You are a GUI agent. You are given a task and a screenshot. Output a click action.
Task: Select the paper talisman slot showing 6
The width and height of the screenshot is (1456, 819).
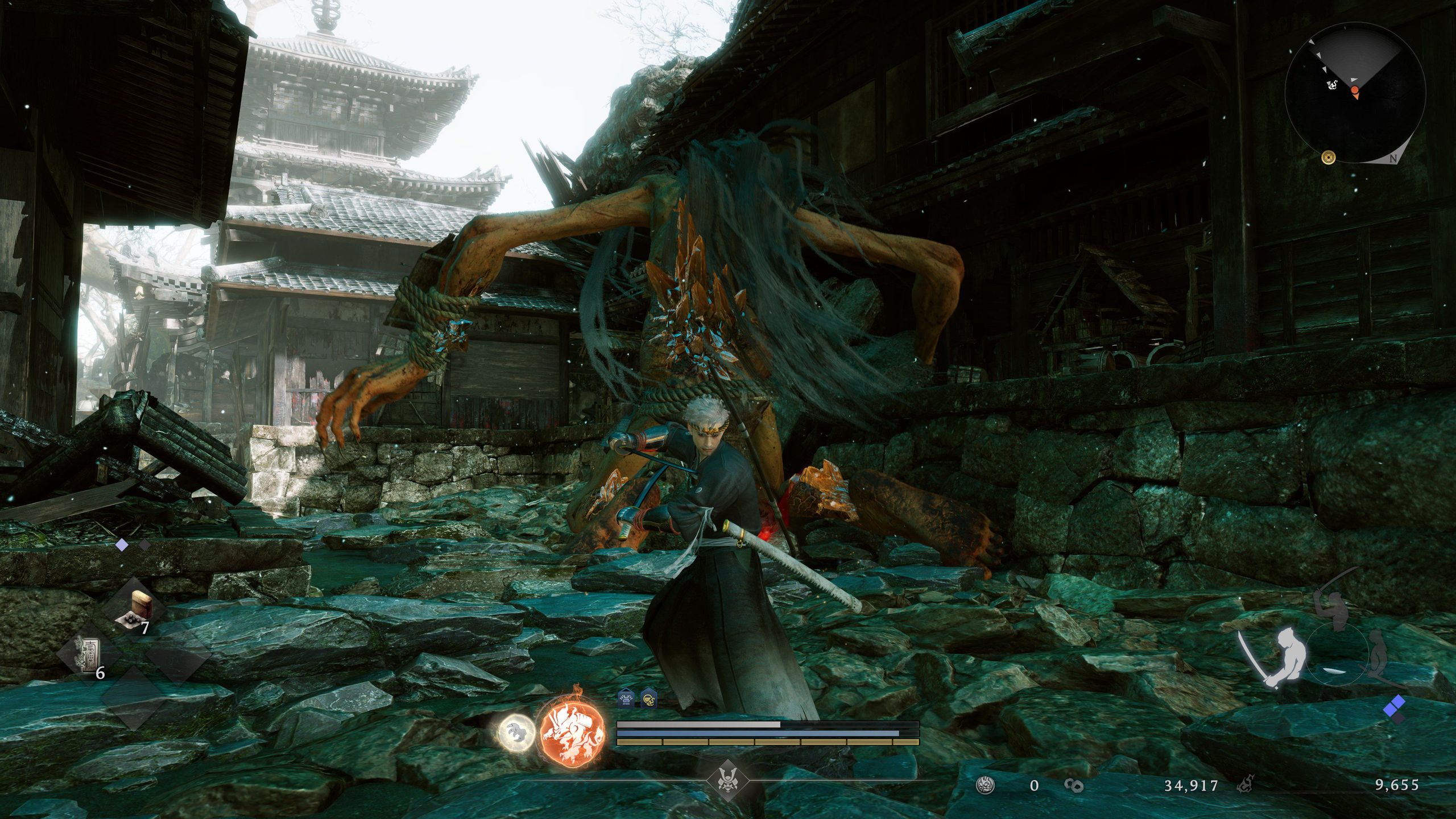pyautogui.click(x=90, y=655)
